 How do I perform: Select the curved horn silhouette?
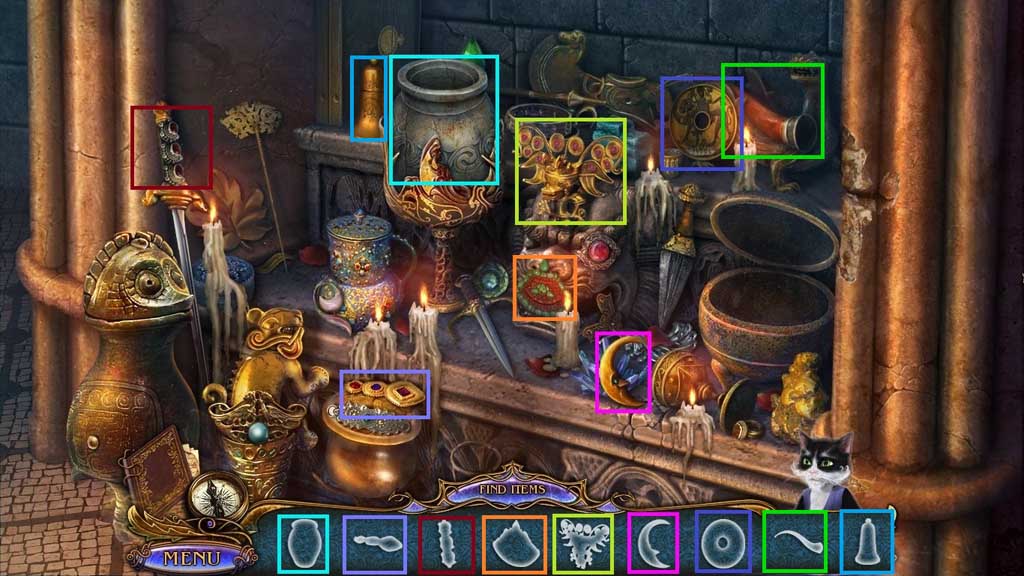[794, 542]
